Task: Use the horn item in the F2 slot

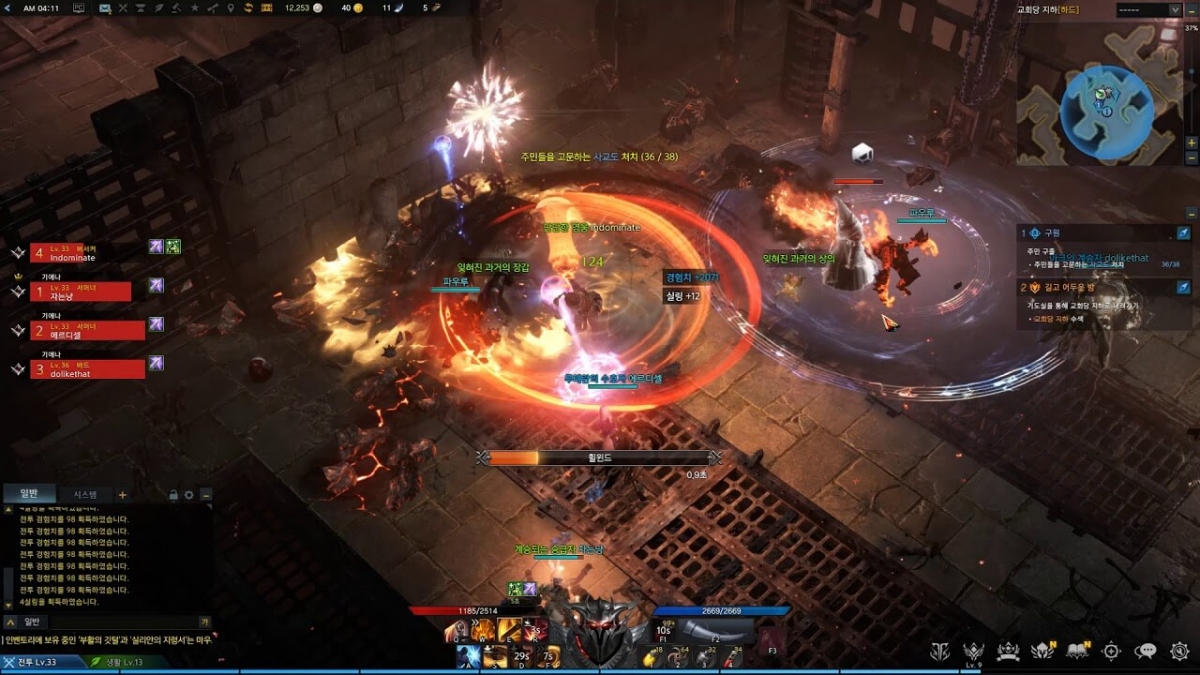Action: (714, 630)
